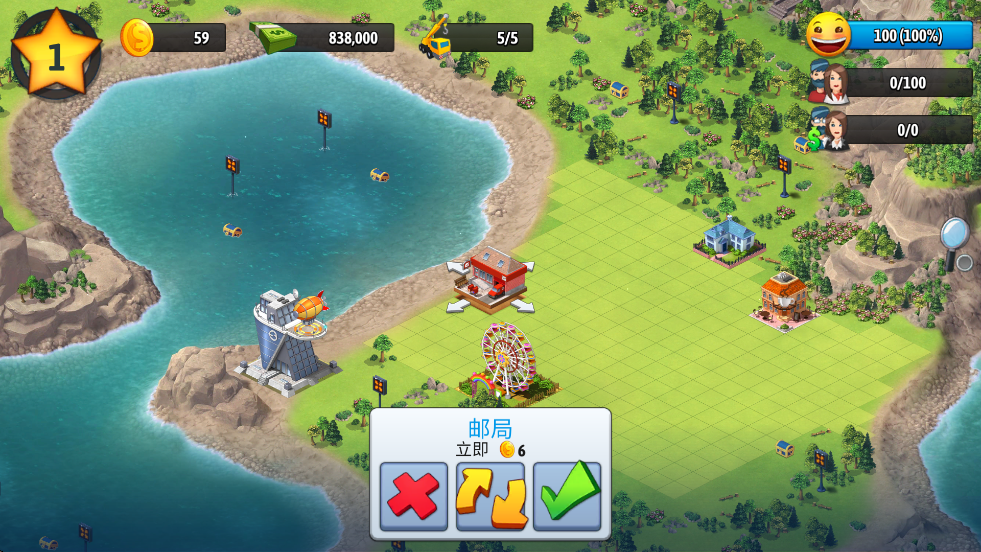Open the happiness smiley indicator
This screenshot has width=981, height=552.
coord(890,36)
